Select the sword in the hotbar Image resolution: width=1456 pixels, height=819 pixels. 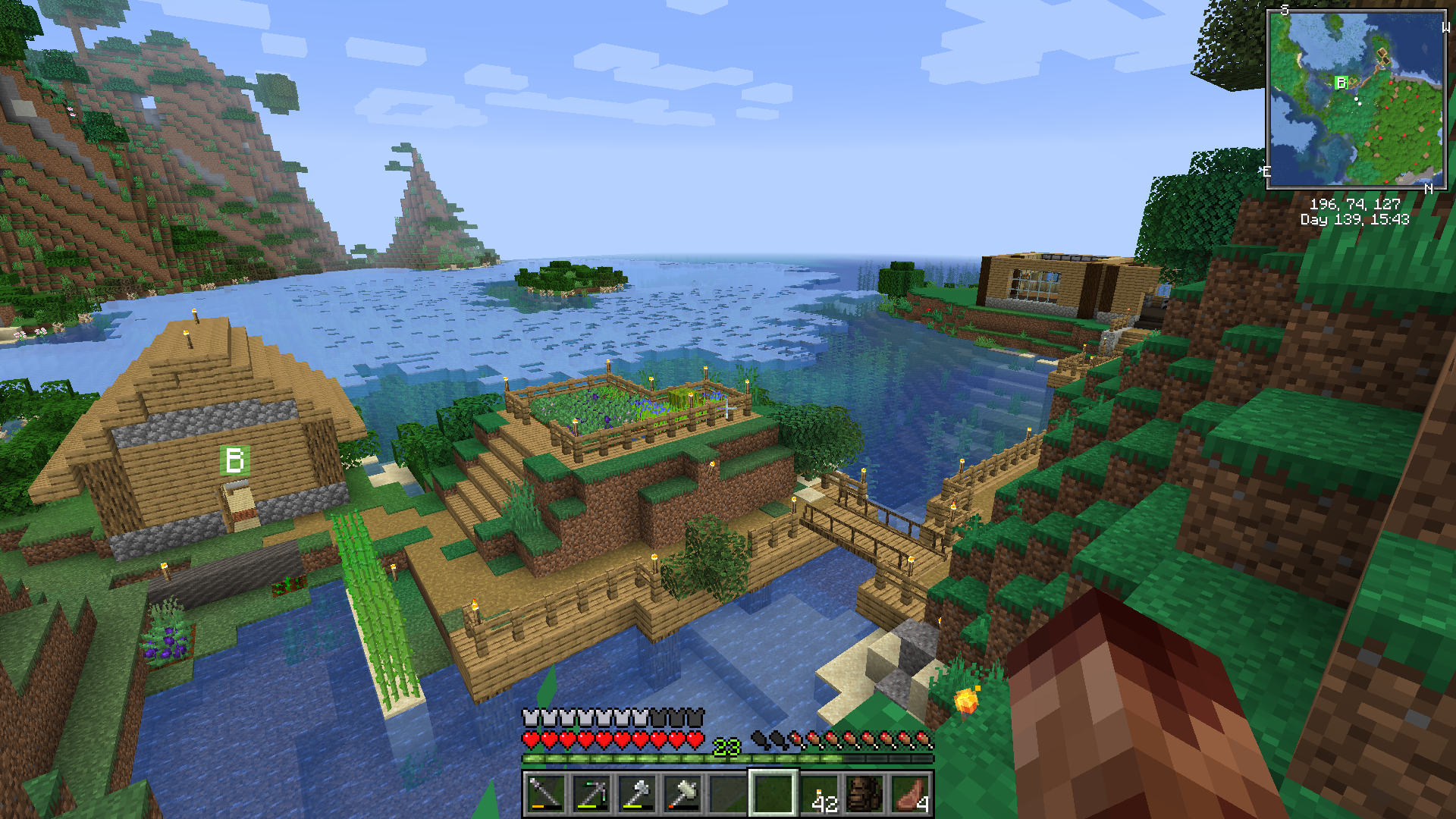tap(545, 794)
